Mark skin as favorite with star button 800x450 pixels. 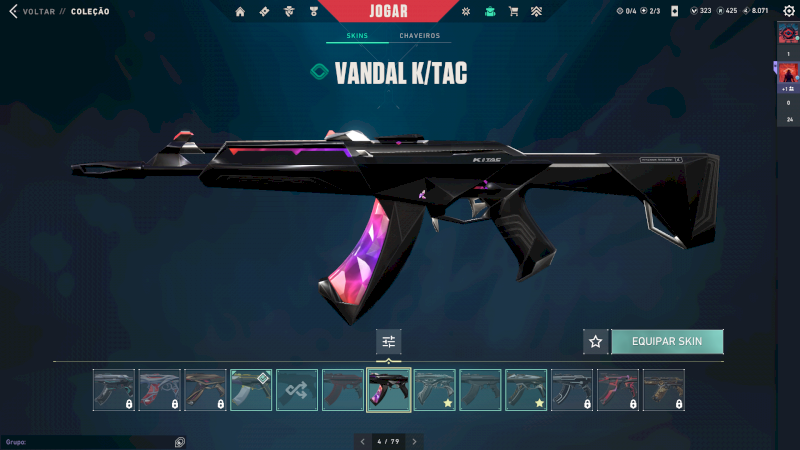596,341
